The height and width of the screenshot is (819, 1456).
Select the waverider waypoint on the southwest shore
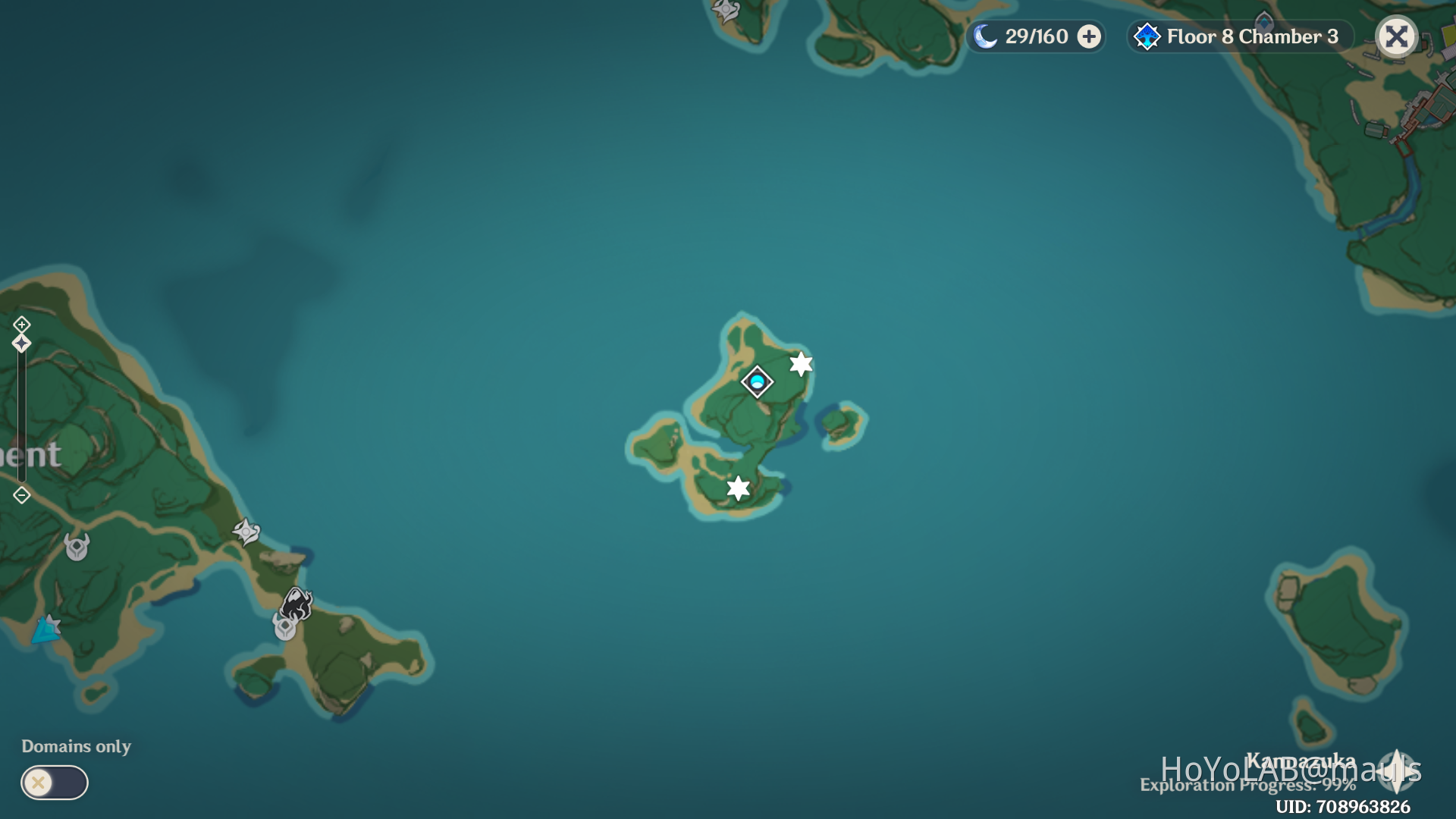[46, 630]
